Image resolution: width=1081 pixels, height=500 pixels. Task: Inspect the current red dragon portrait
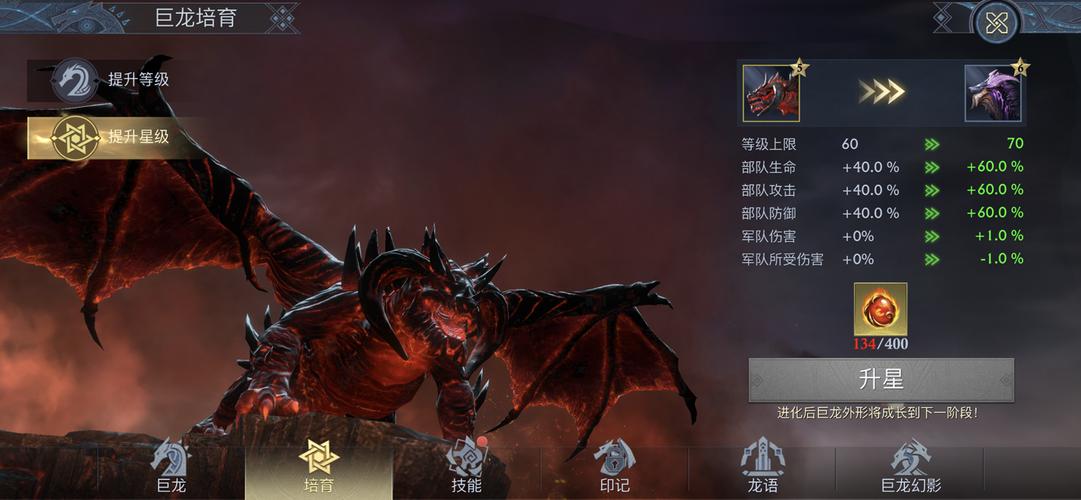[771, 94]
